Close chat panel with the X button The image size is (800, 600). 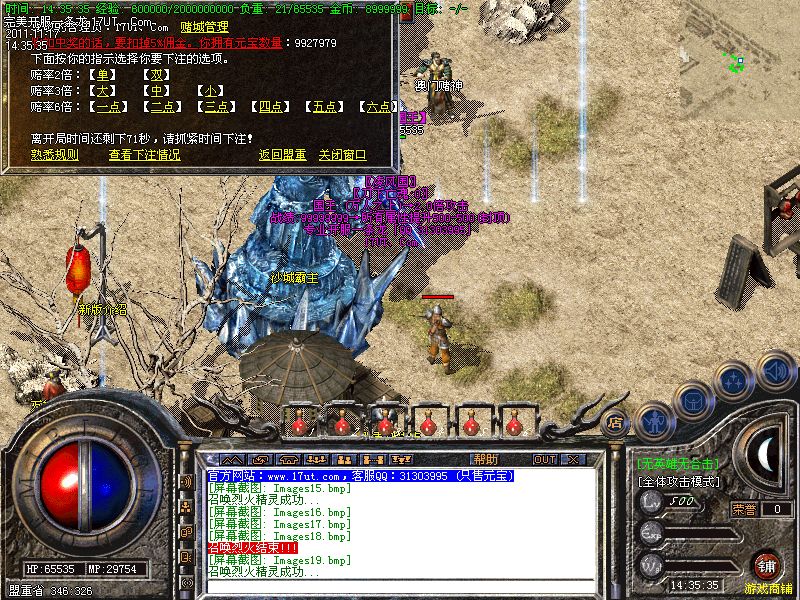(x=573, y=460)
